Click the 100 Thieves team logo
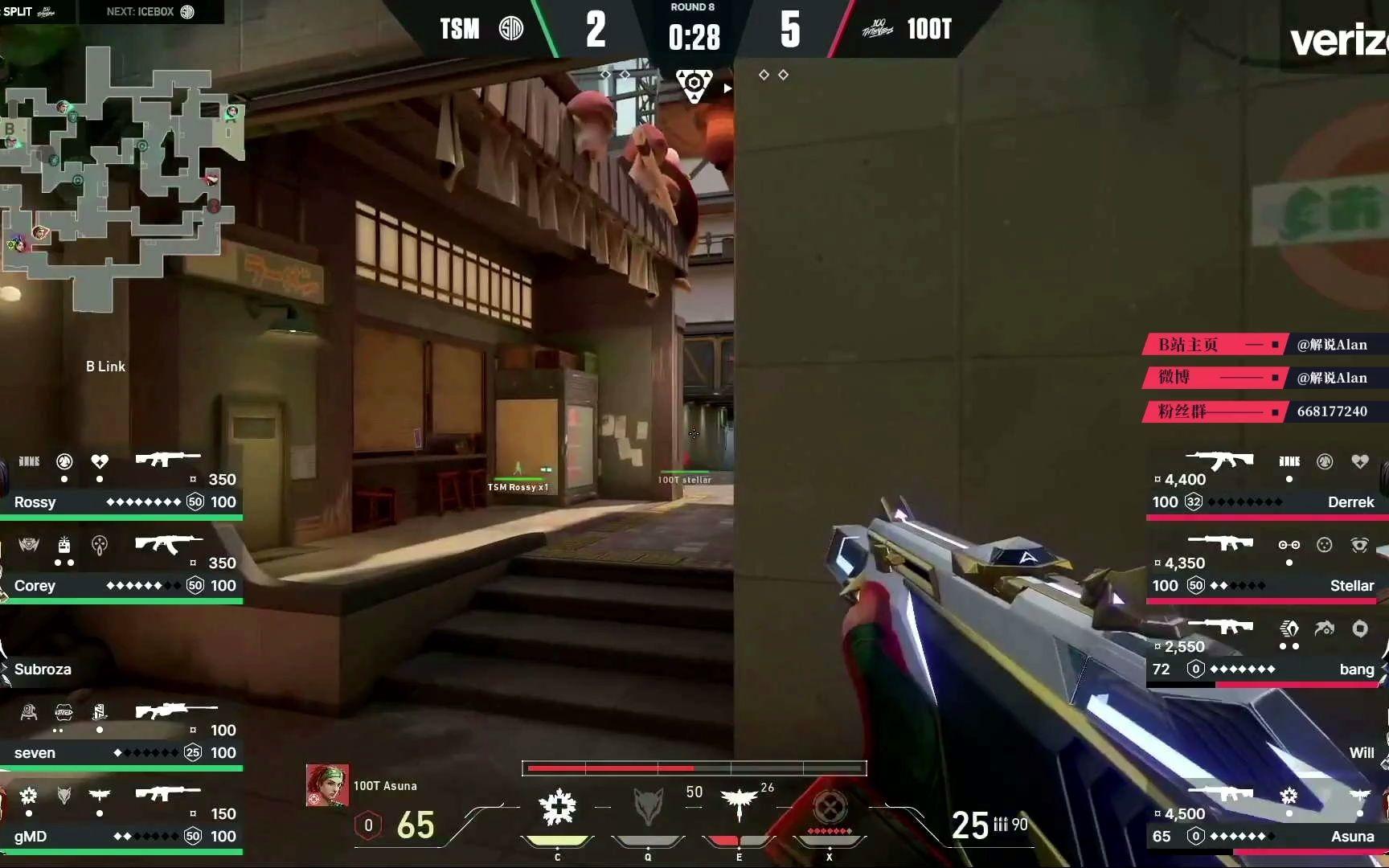Viewport: 1389px width, 868px height. [877, 29]
